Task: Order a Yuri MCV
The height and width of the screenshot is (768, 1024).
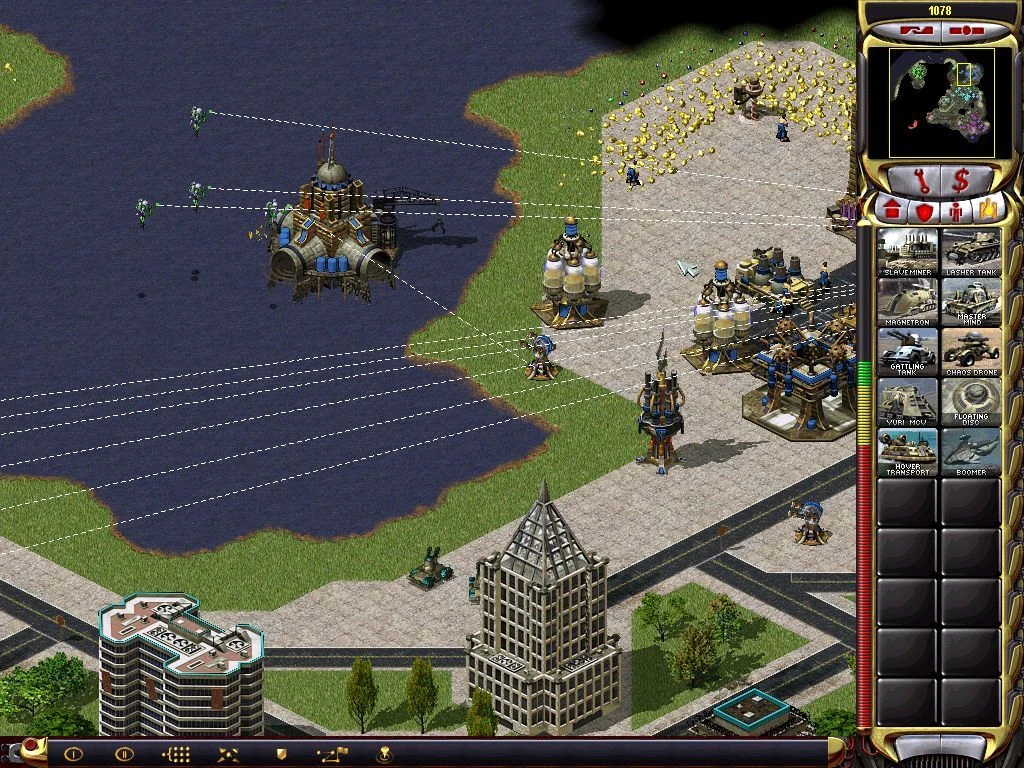Action: (908, 403)
